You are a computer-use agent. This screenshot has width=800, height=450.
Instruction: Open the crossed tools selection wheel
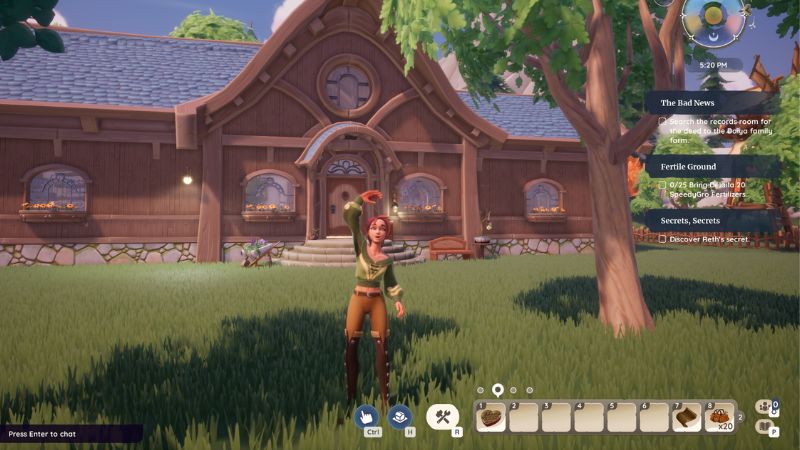442,417
